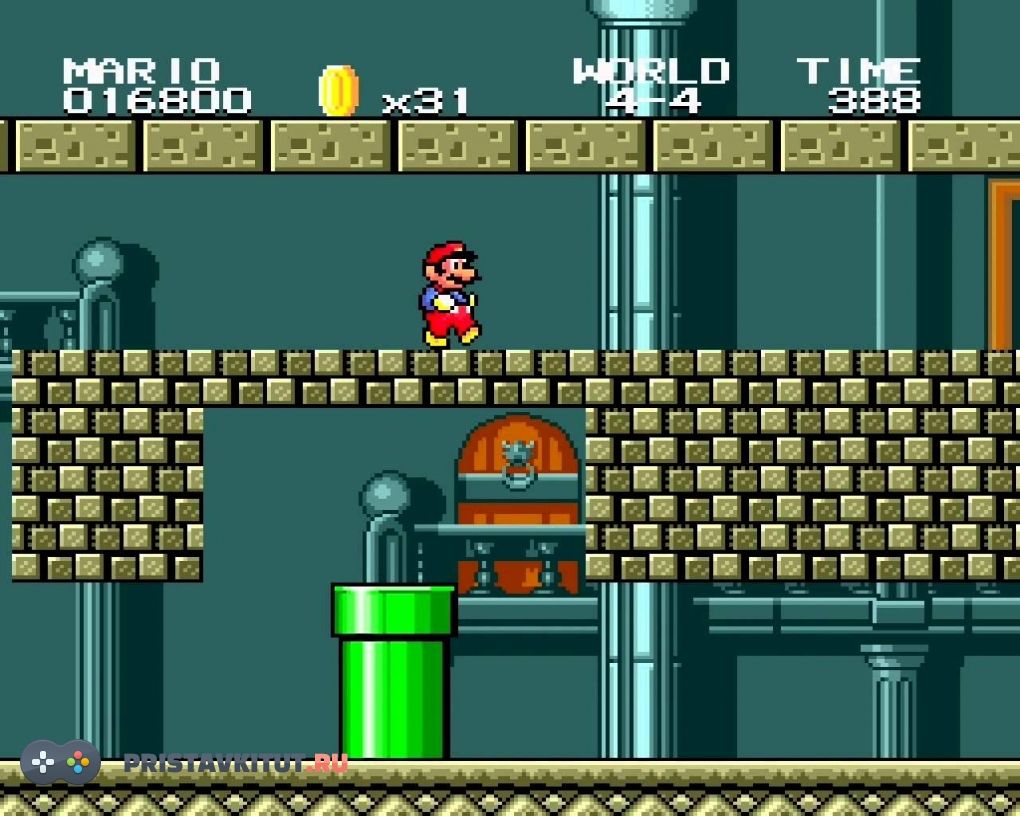Image resolution: width=1020 pixels, height=816 pixels.
Task: Click the gamepad logo icon
Action: point(60,763)
